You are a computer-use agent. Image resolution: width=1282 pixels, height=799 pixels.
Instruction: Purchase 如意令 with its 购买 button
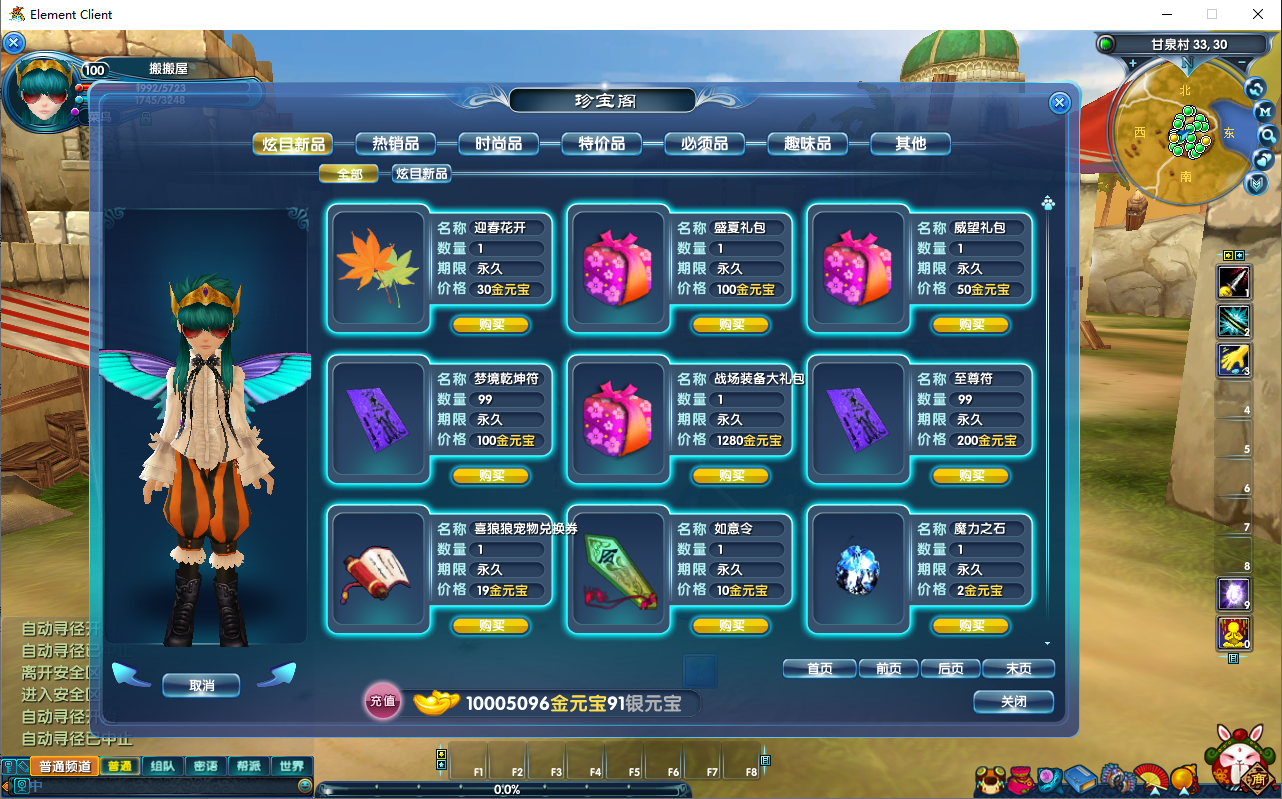(x=731, y=626)
